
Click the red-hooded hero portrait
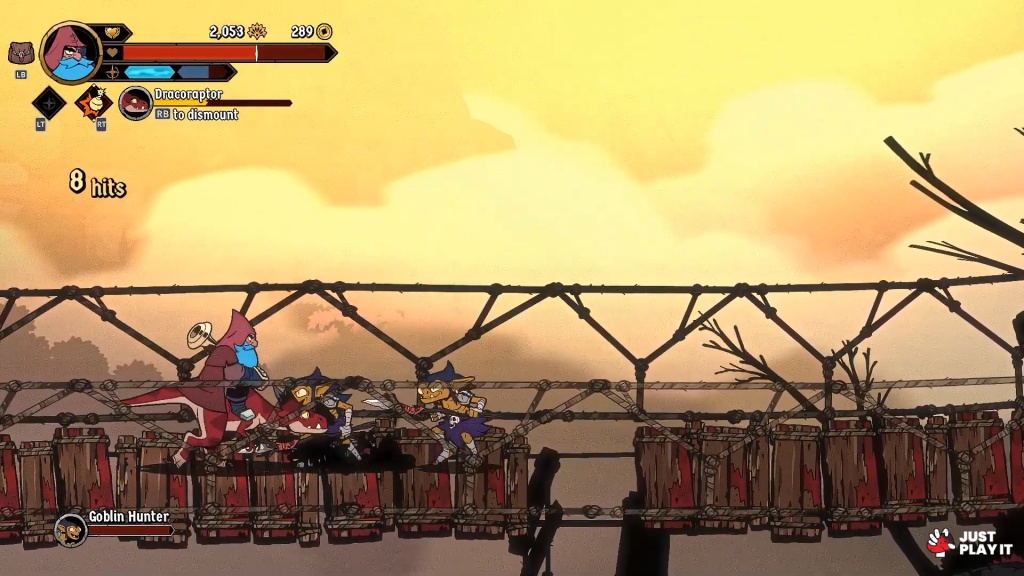[71, 52]
